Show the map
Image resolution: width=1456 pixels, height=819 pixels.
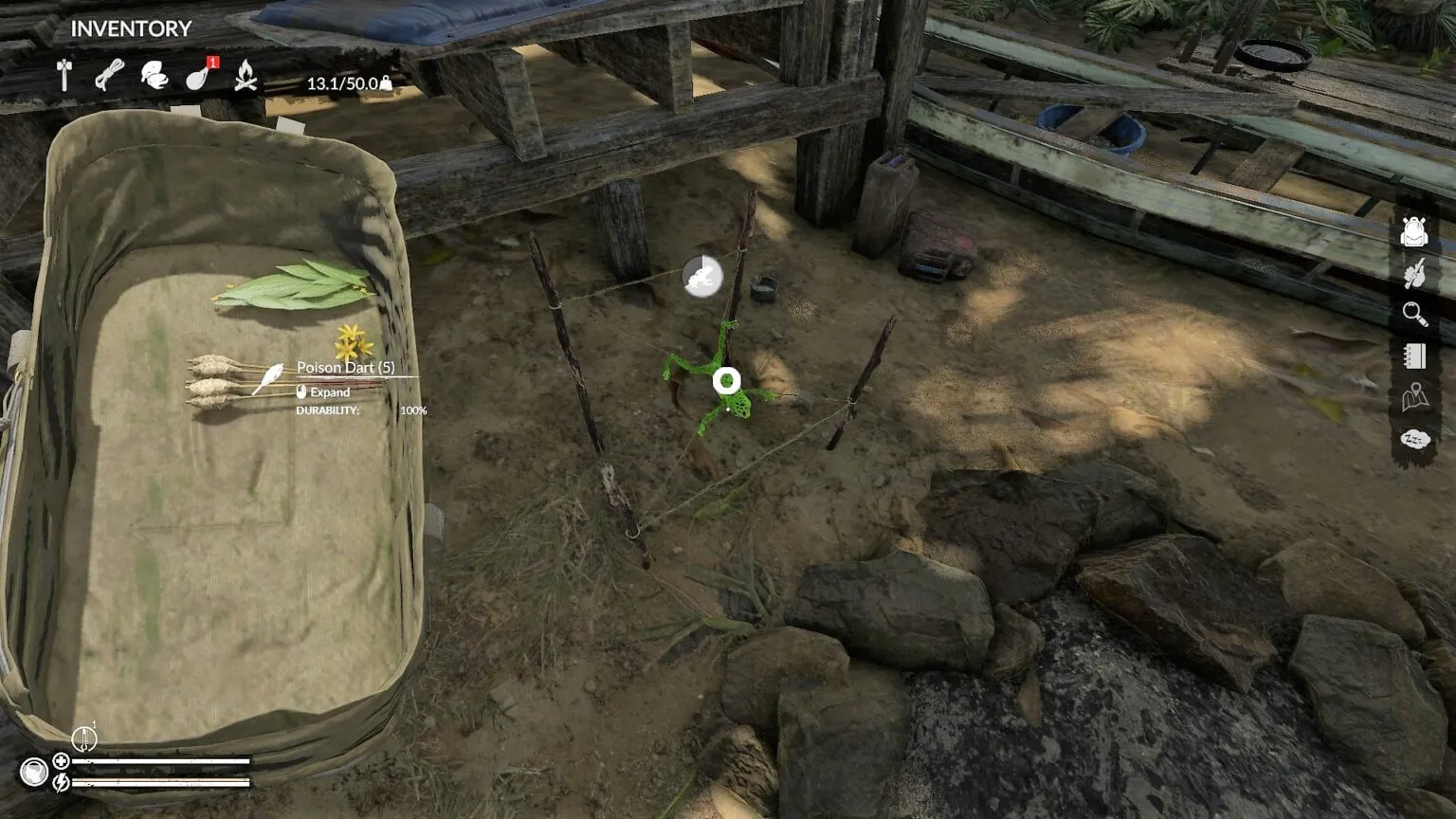1414,397
